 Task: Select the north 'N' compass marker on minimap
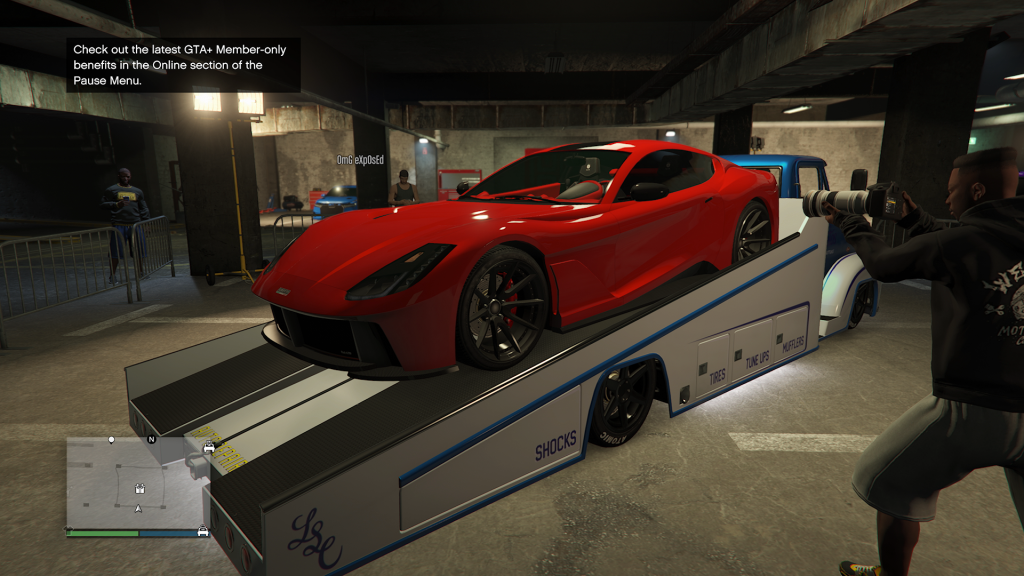[152, 439]
